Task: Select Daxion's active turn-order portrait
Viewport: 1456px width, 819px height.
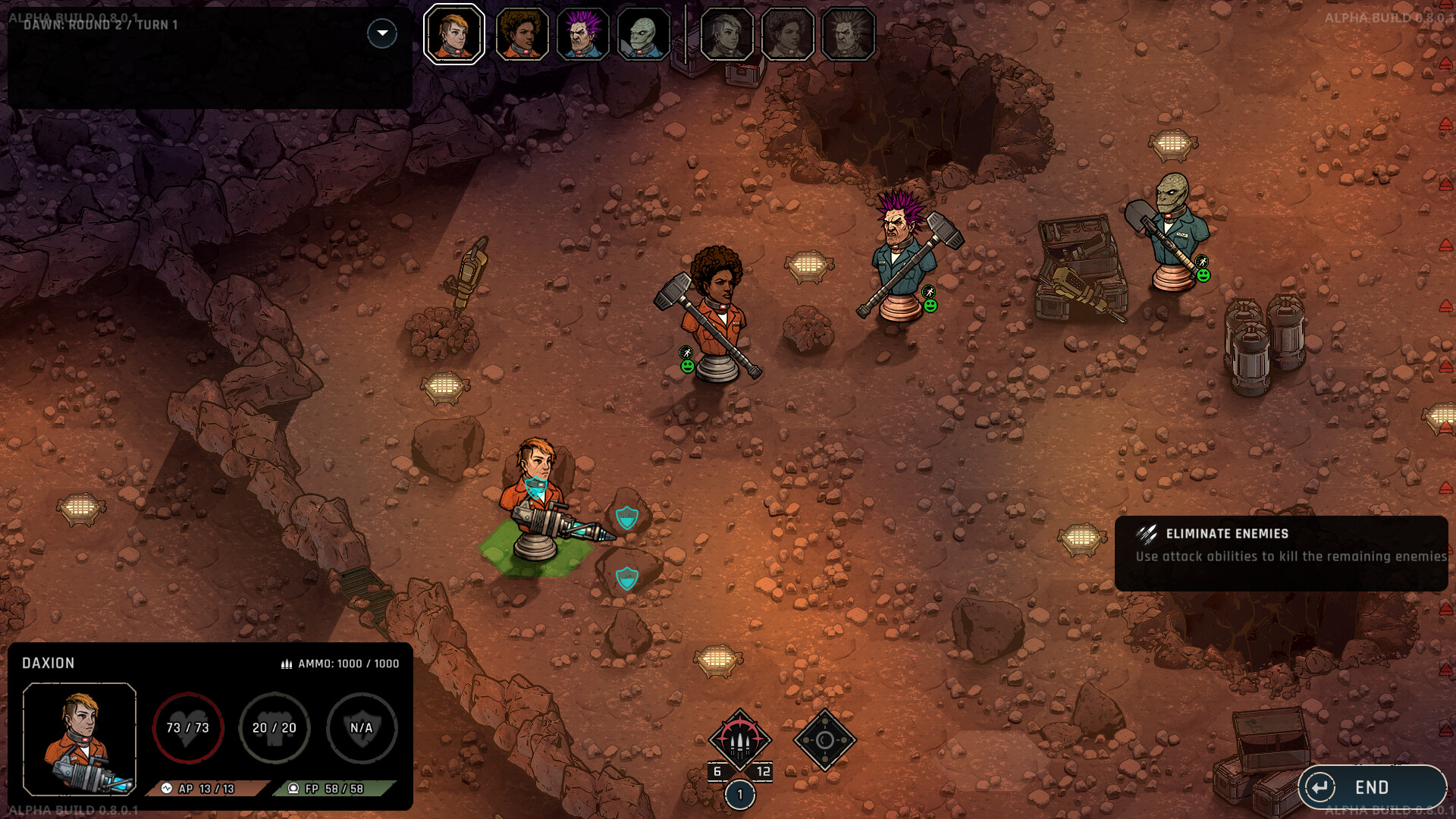Action: click(453, 34)
